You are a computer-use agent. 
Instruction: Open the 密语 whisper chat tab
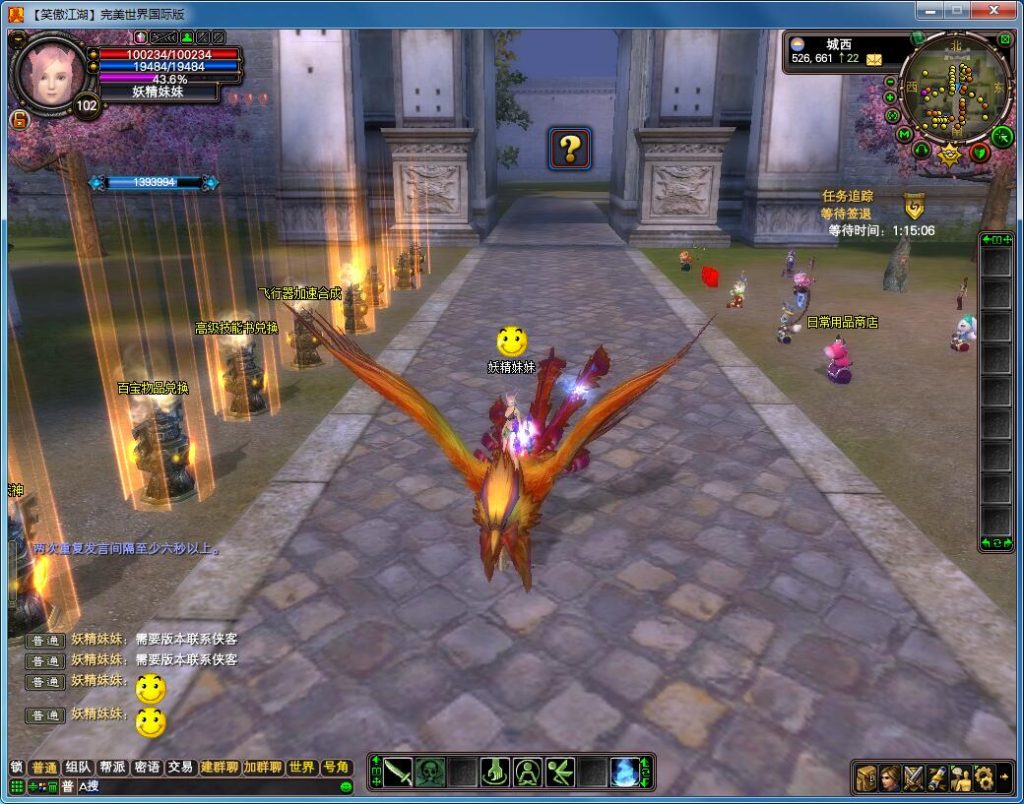[146, 767]
